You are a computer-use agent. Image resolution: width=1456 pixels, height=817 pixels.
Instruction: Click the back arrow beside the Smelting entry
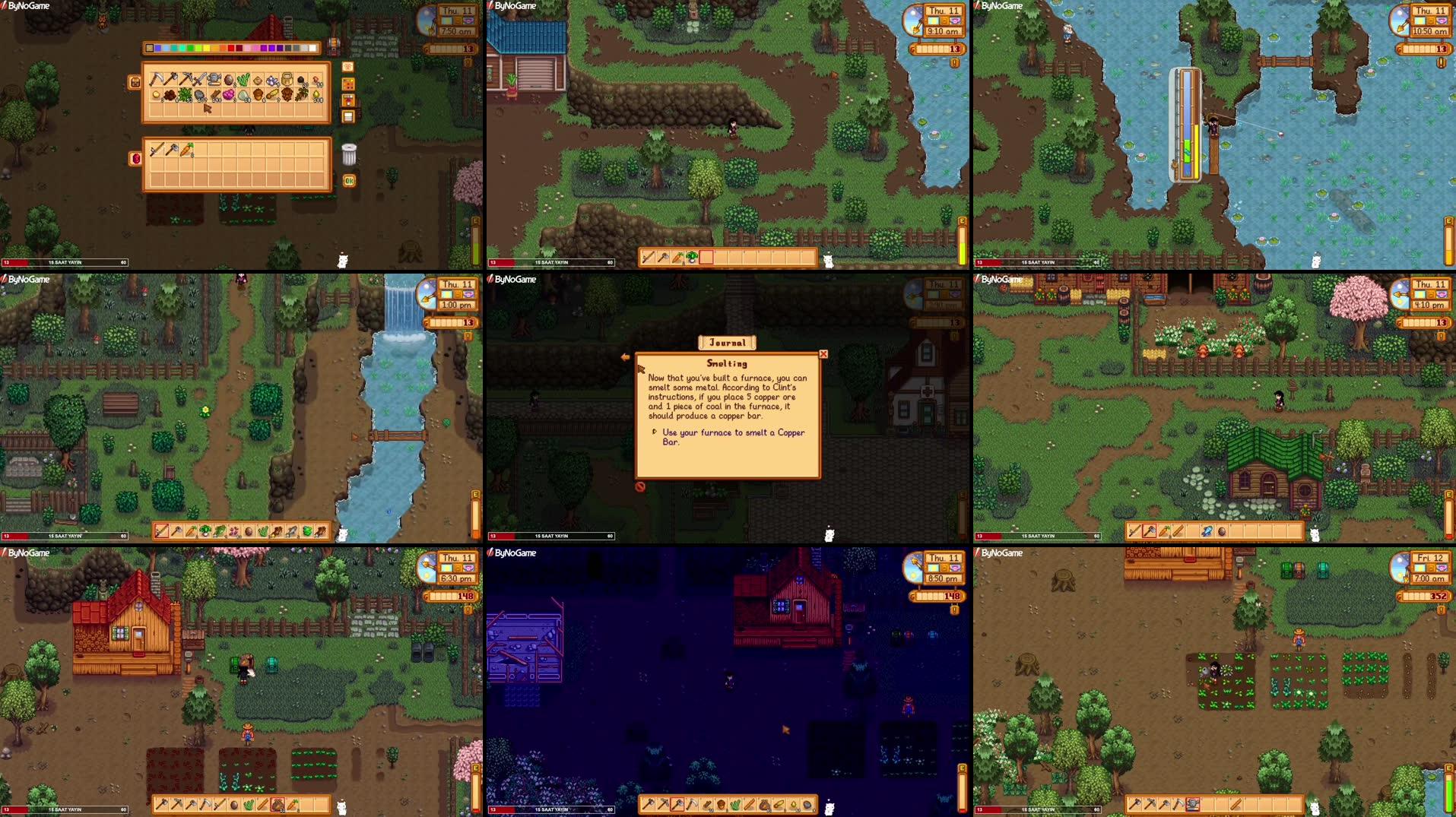pyautogui.click(x=626, y=356)
